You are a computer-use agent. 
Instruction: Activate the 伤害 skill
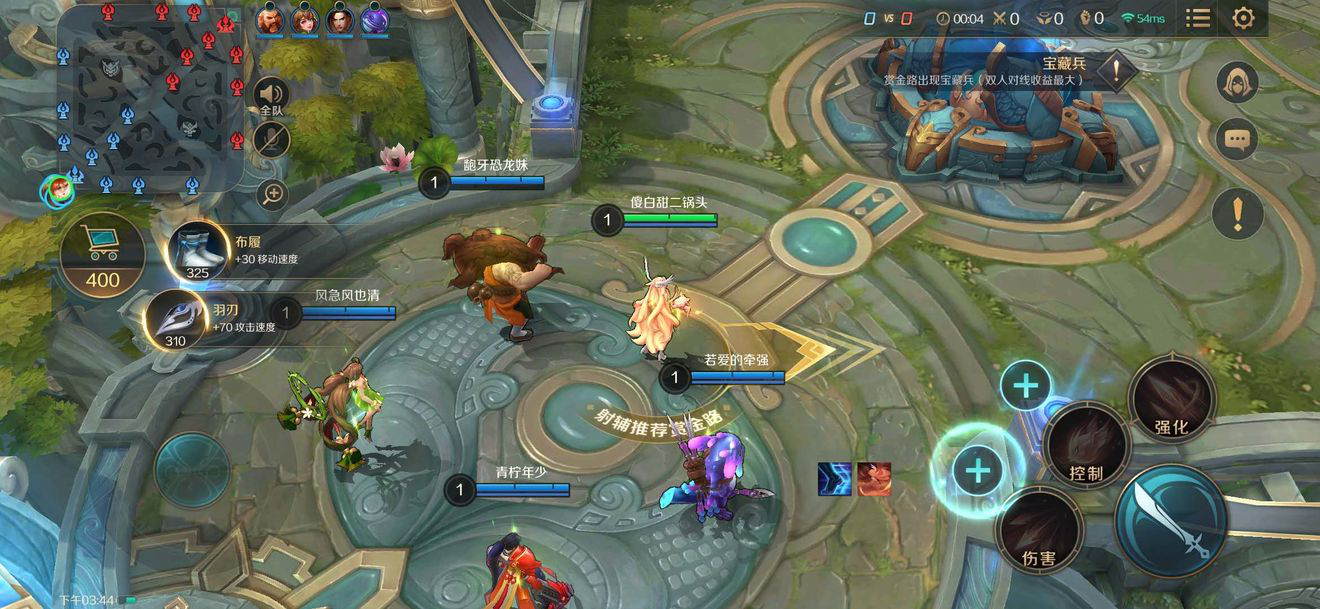click(x=1040, y=532)
